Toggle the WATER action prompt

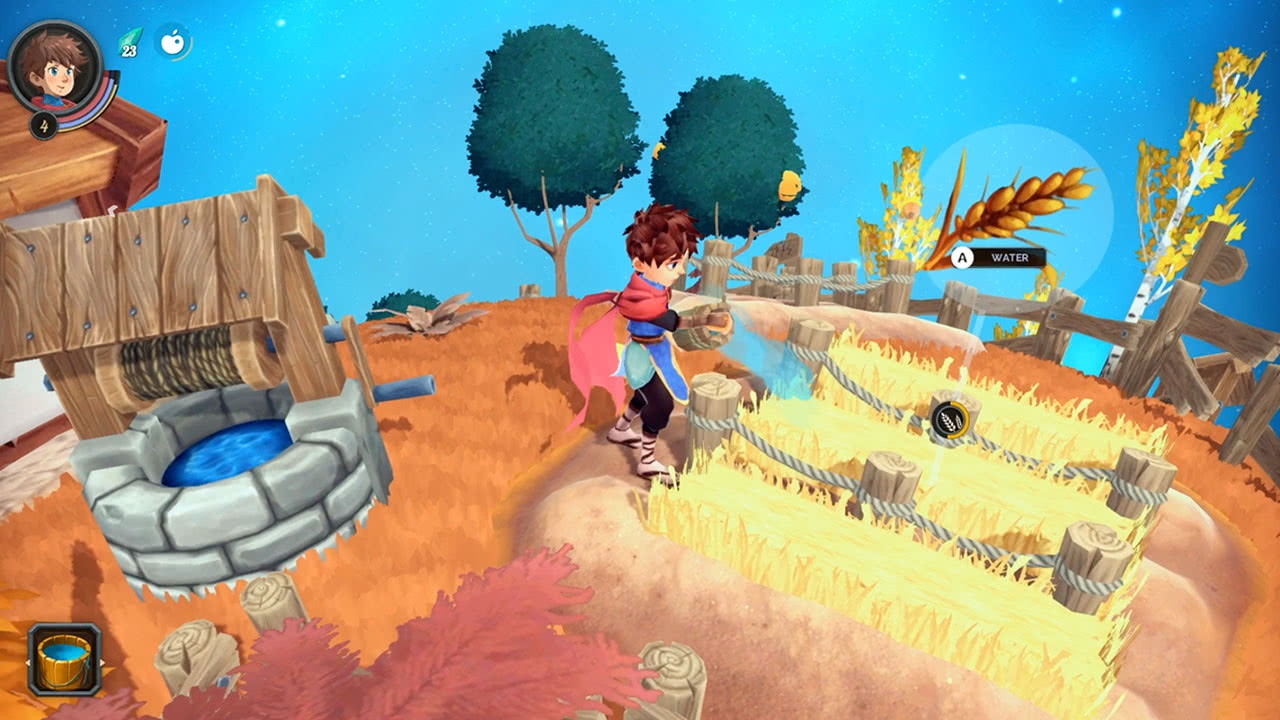click(1010, 258)
